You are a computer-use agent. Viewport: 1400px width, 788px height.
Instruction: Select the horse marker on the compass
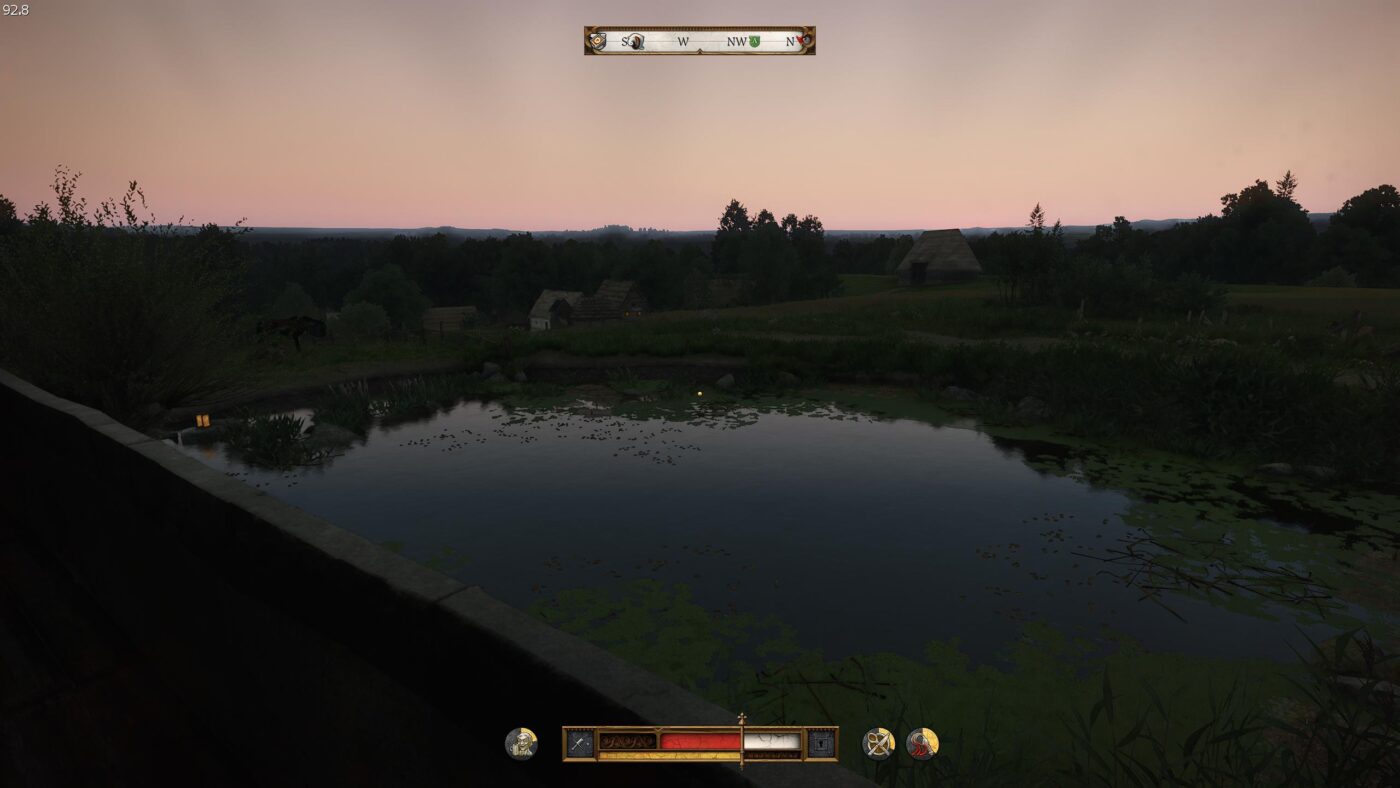[636, 41]
